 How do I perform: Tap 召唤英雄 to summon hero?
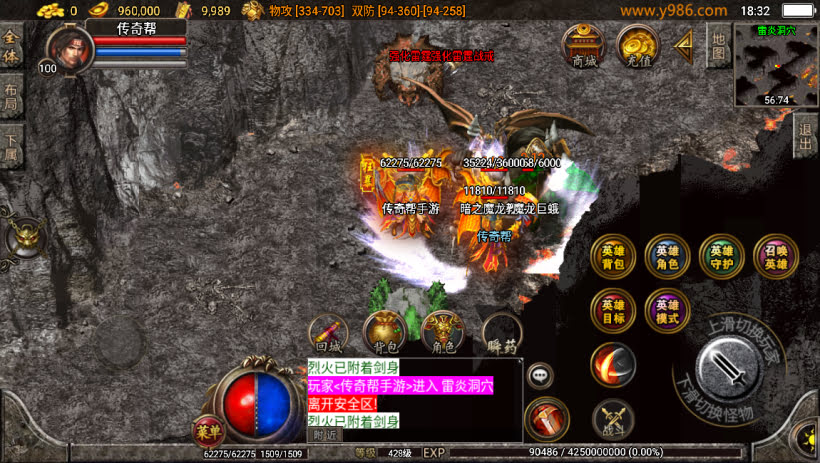[775, 257]
